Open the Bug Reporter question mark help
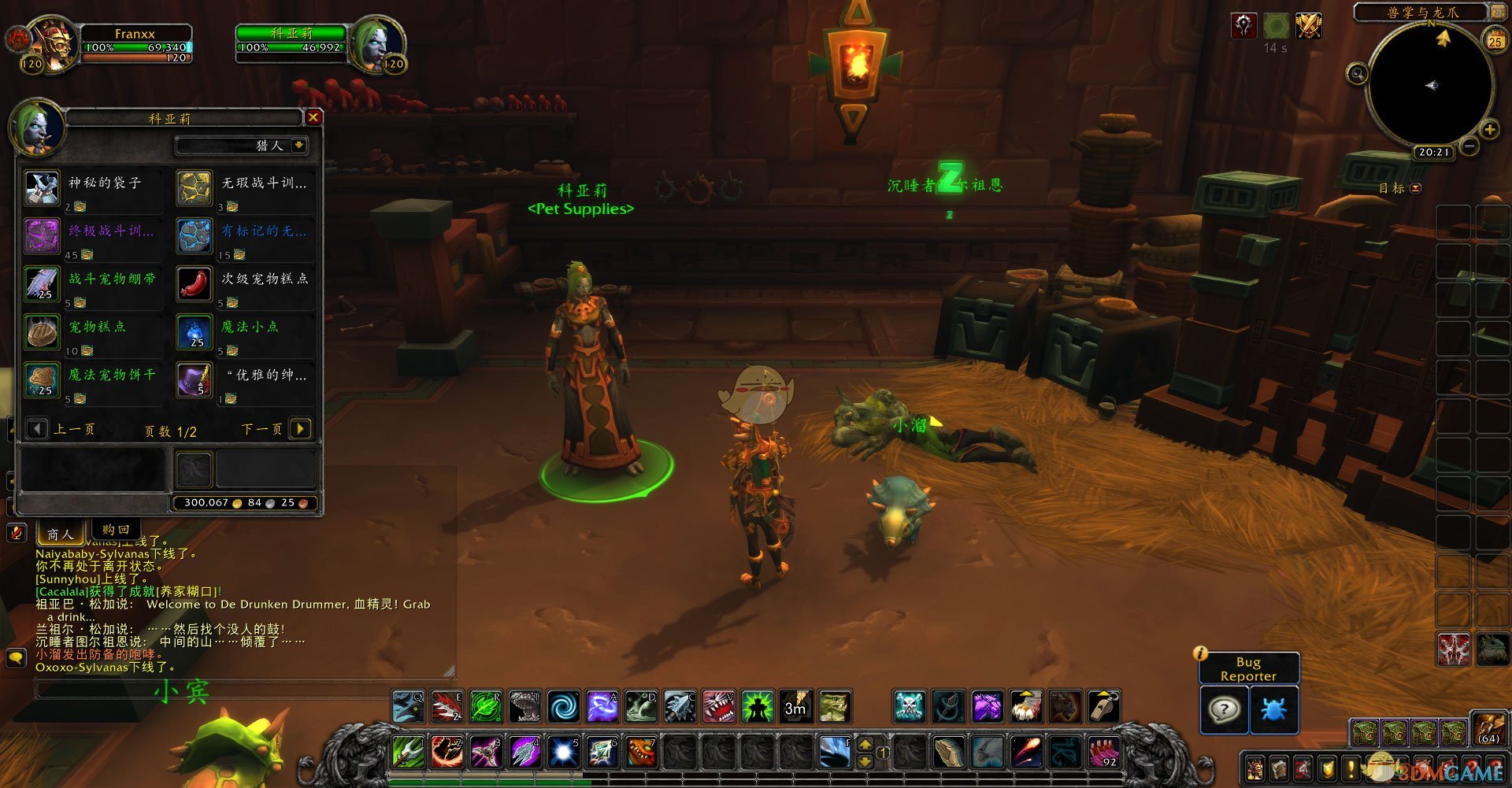Screen dimensions: 1512x788 (x=1223, y=709)
